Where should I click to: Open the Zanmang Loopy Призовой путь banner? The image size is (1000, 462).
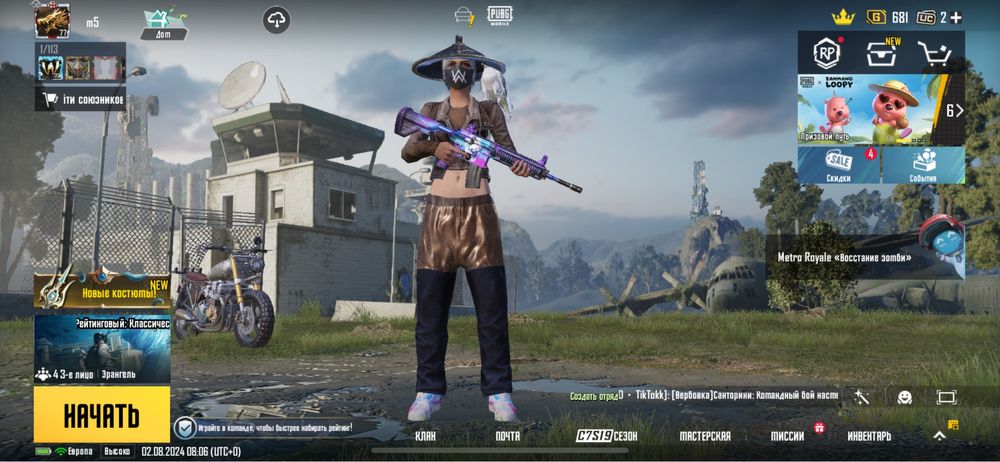pos(868,109)
